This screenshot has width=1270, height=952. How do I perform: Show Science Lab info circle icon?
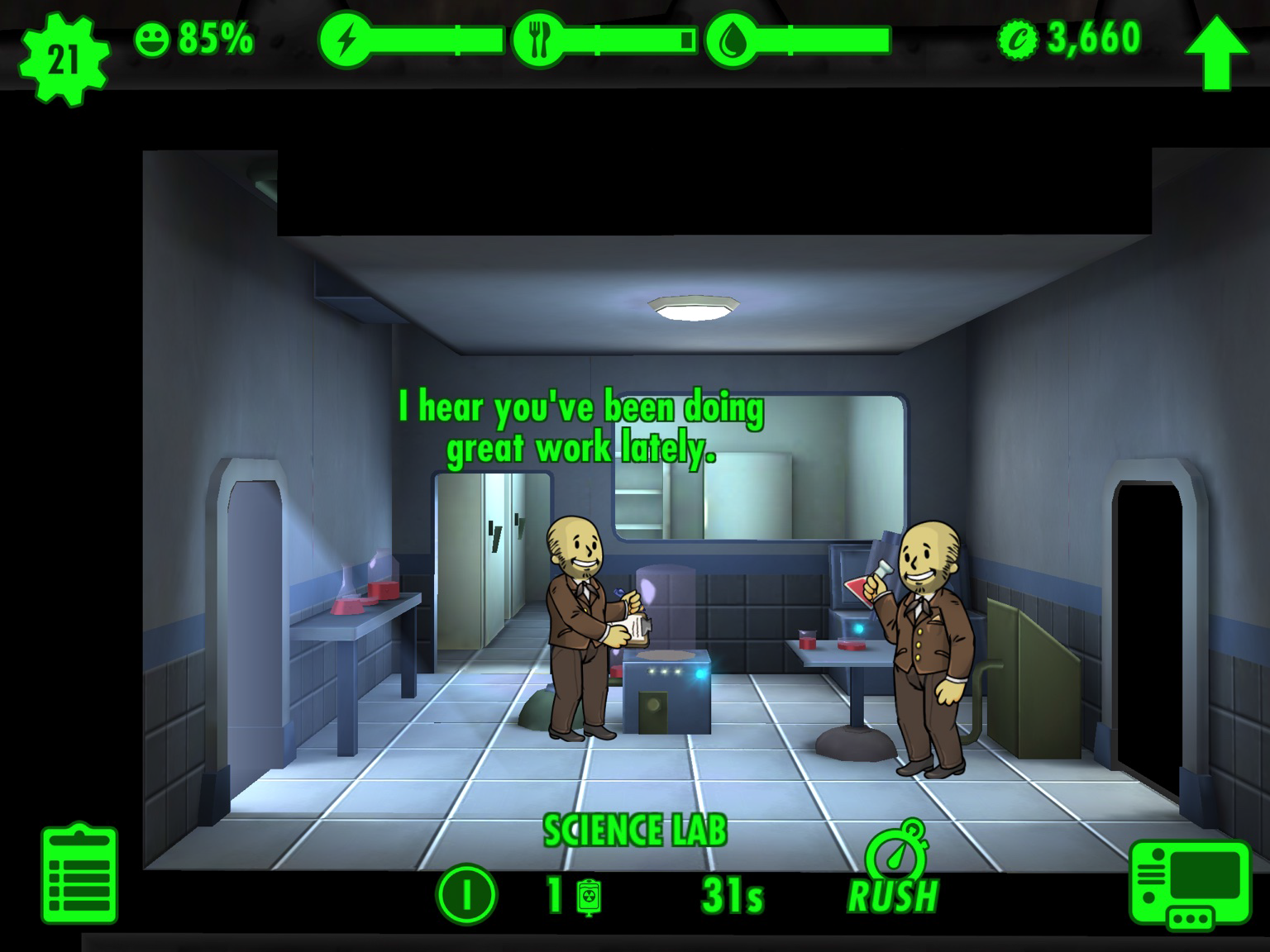(x=467, y=895)
